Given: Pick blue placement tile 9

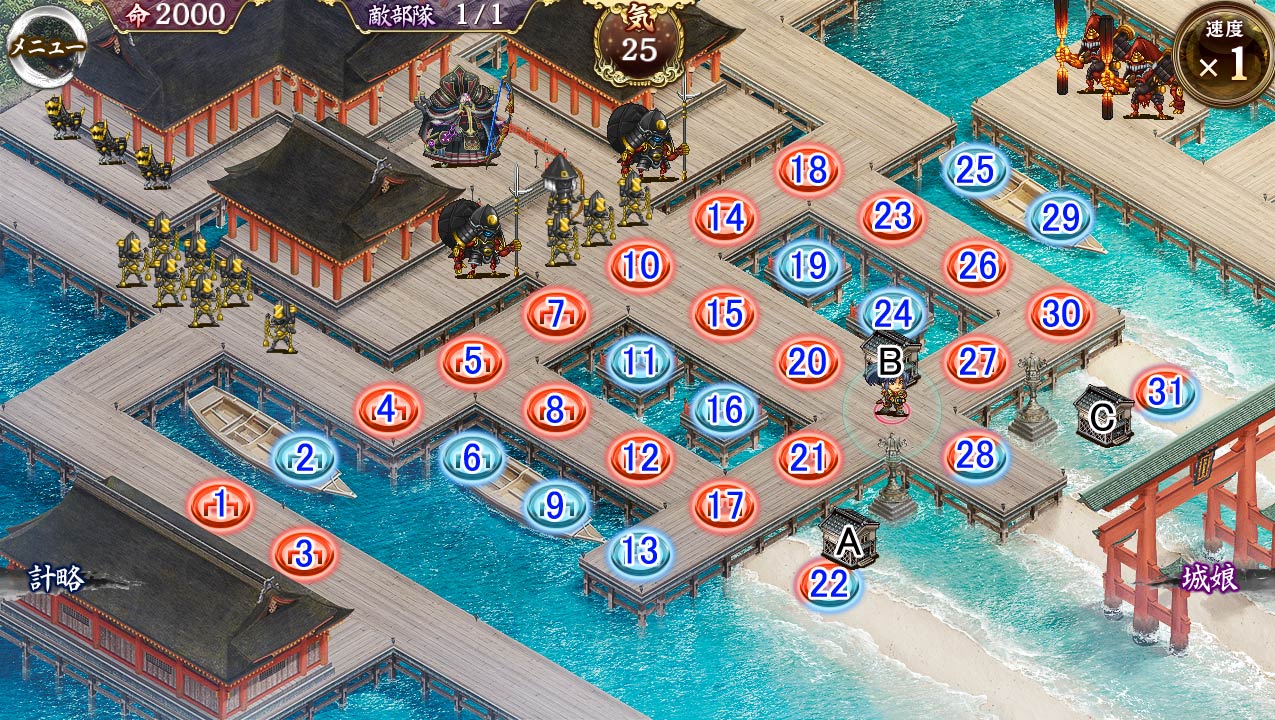Looking at the screenshot, I should click(556, 506).
